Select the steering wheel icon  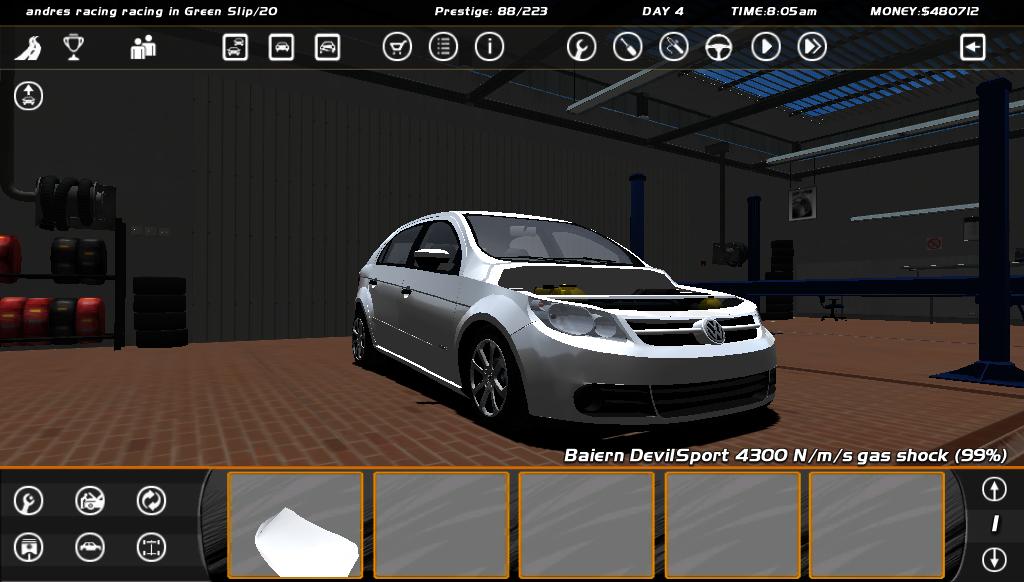[719, 47]
